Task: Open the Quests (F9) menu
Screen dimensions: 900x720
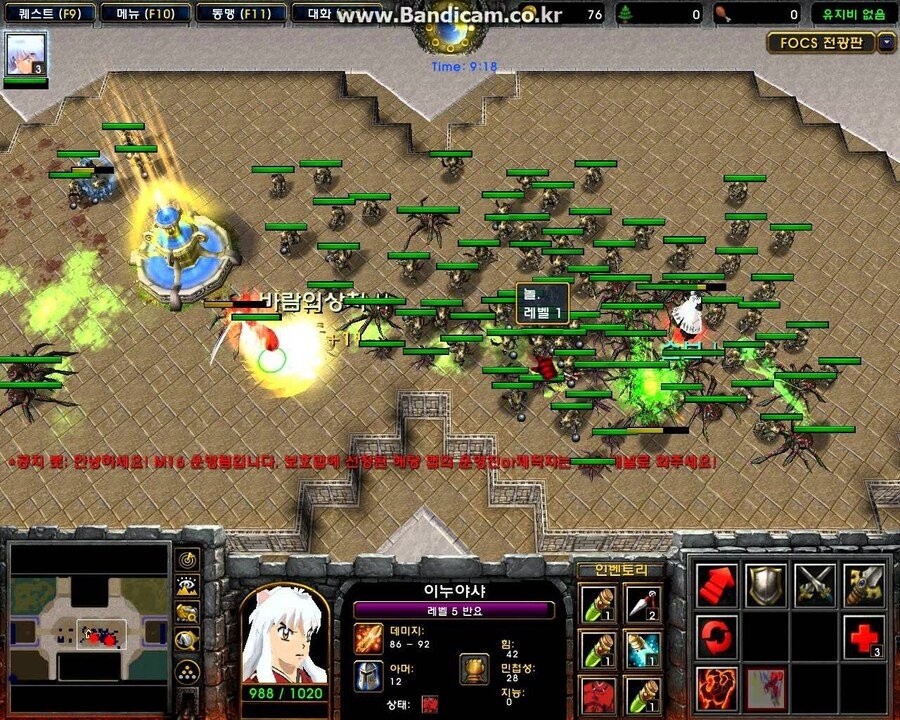Action: click(49, 14)
